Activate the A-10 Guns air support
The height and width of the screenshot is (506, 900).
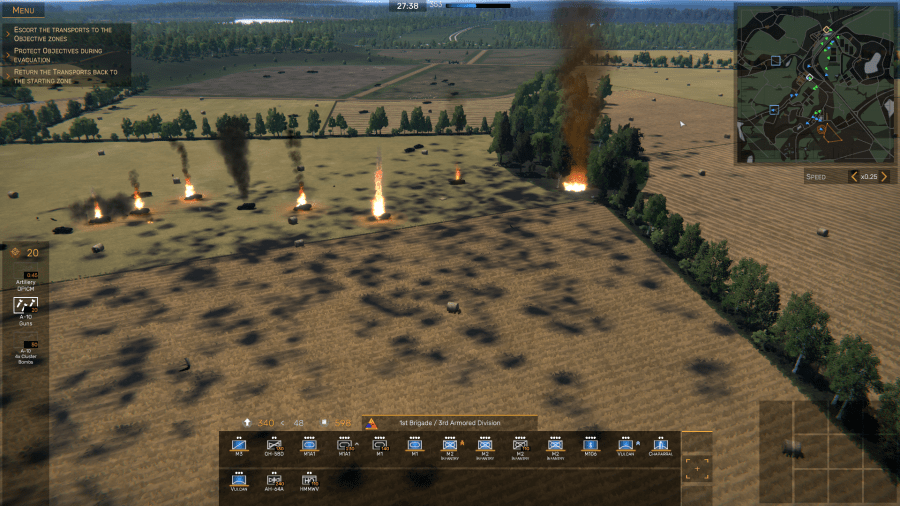pos(26,310)
